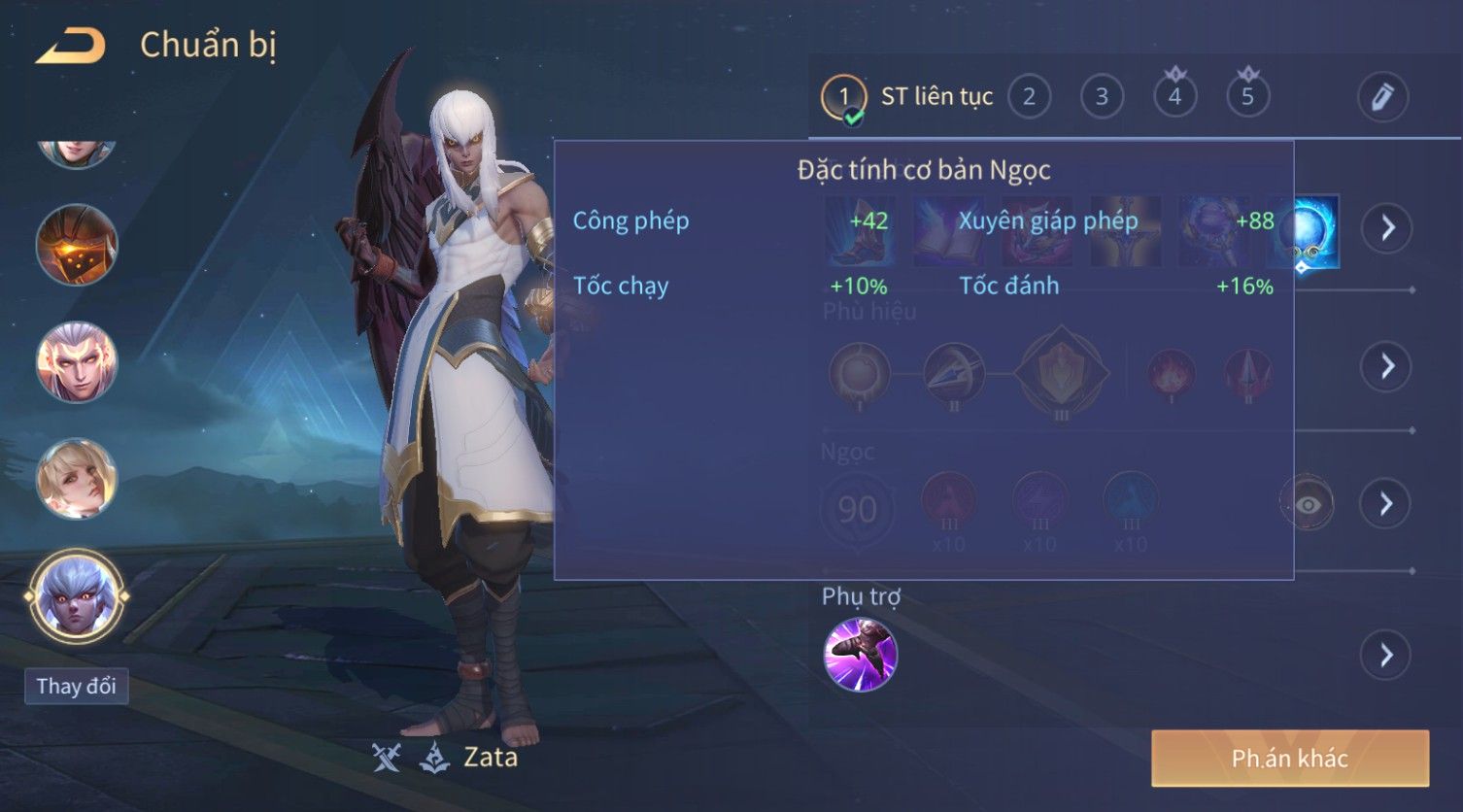Open the Ngọc details arrow
This screenshot has height=812, width=1463.
(x=1386, y=503)
